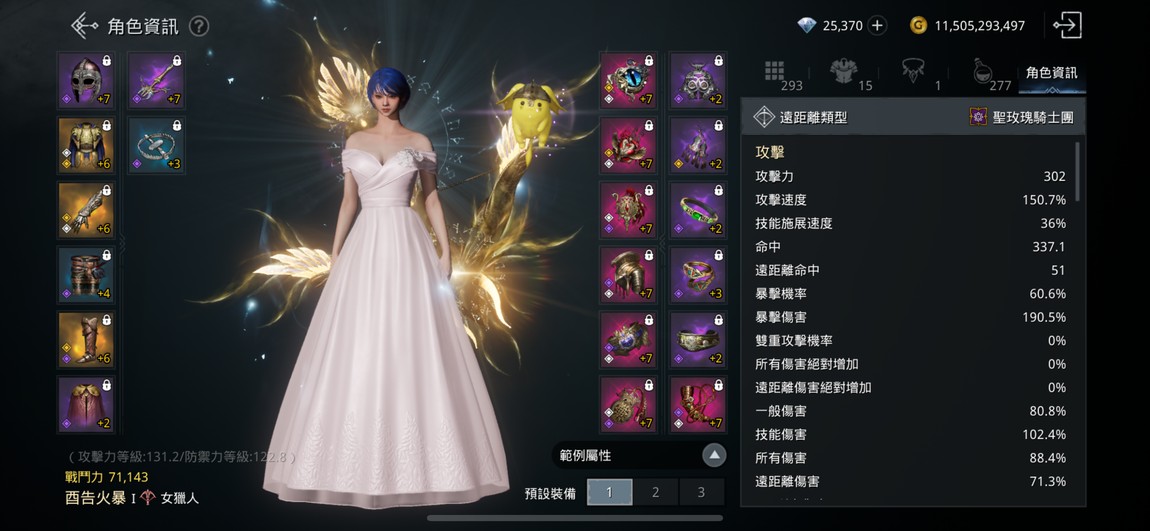Select the gauntlet glove slot
This screenshot has width=1150, height=531.
86,210
